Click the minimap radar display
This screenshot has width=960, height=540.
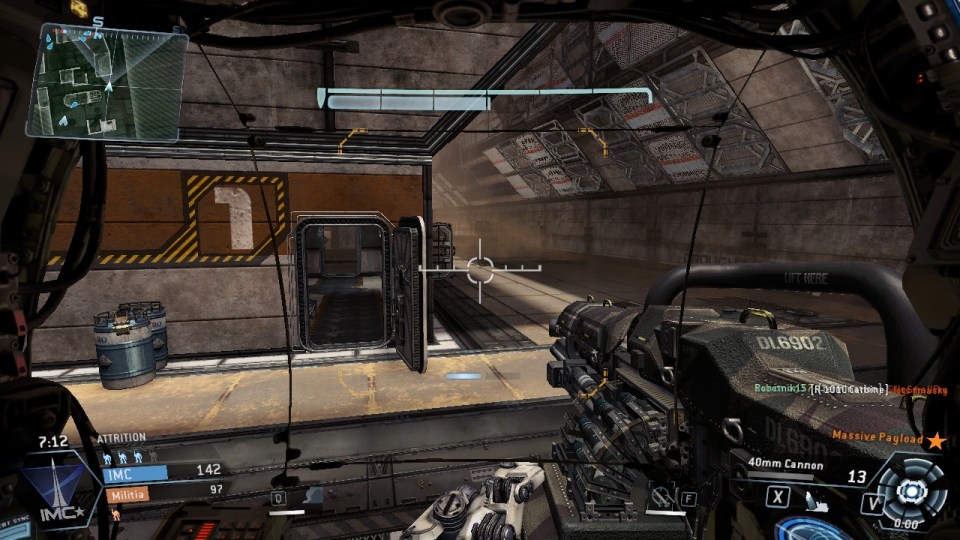tap(106, 81)
